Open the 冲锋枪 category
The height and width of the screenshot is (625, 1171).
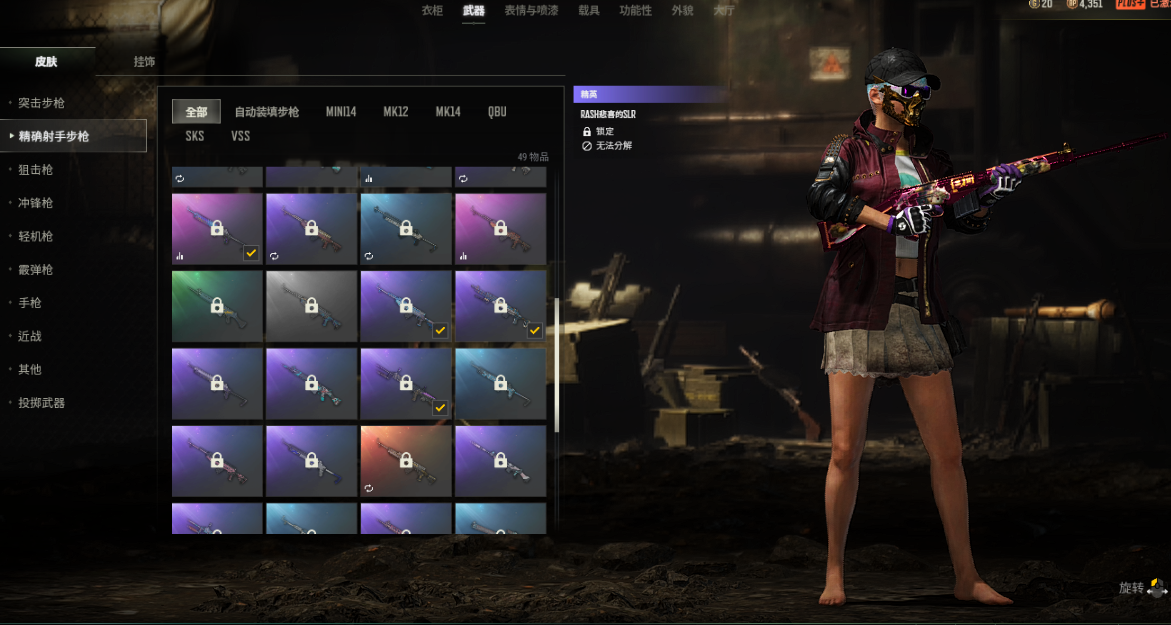[x=35, y=203]
